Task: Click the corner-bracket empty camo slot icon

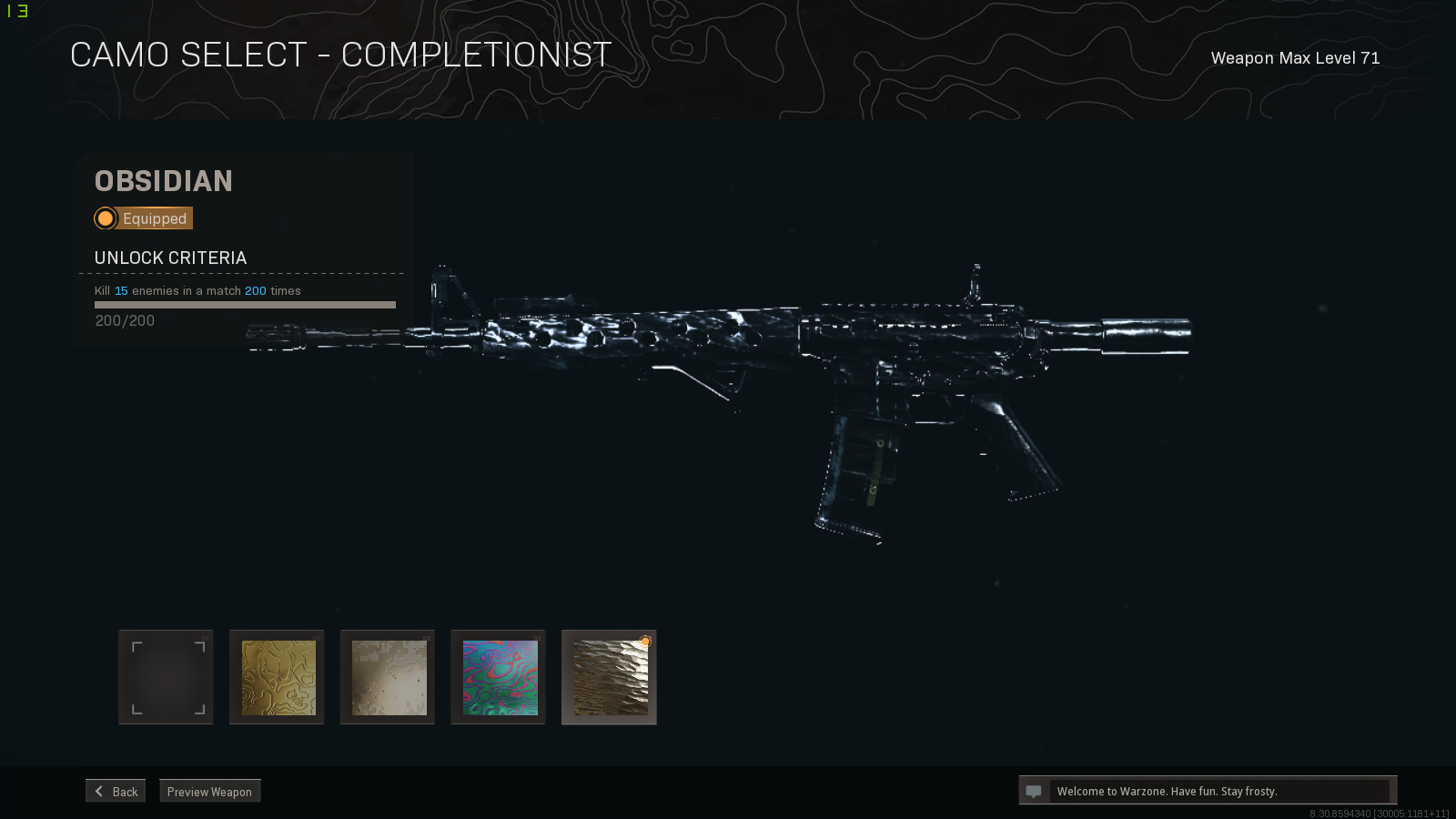Action: (165, 676)
